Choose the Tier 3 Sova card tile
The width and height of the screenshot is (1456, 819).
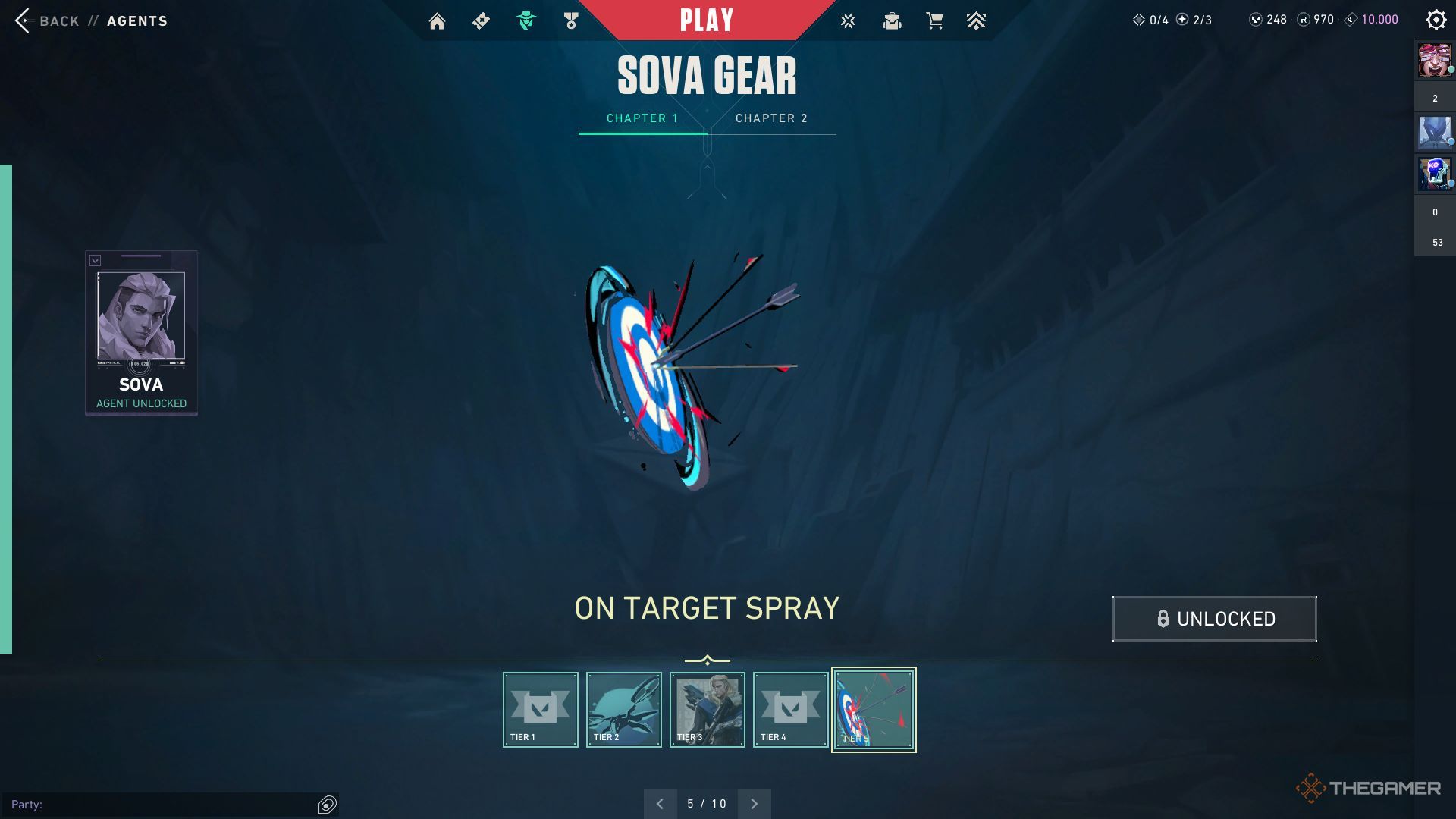[707, 710]
